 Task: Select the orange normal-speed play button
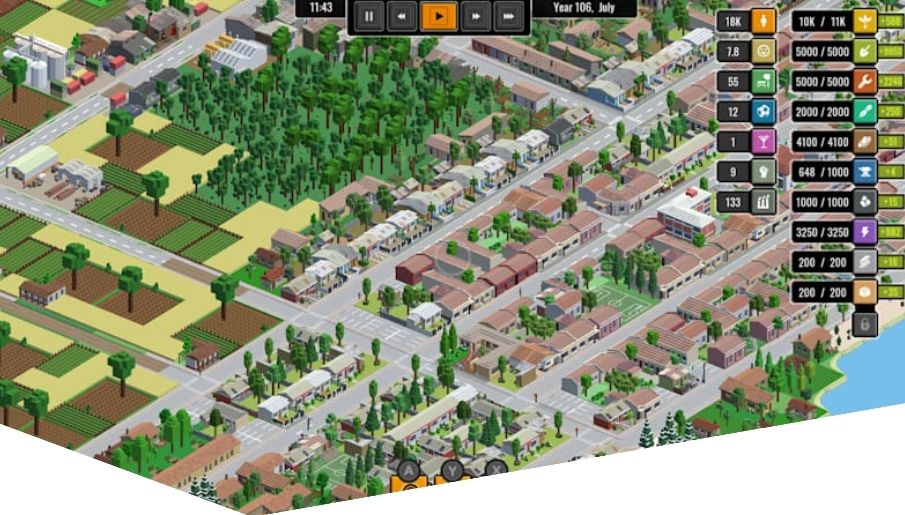(x=437, y=16)
